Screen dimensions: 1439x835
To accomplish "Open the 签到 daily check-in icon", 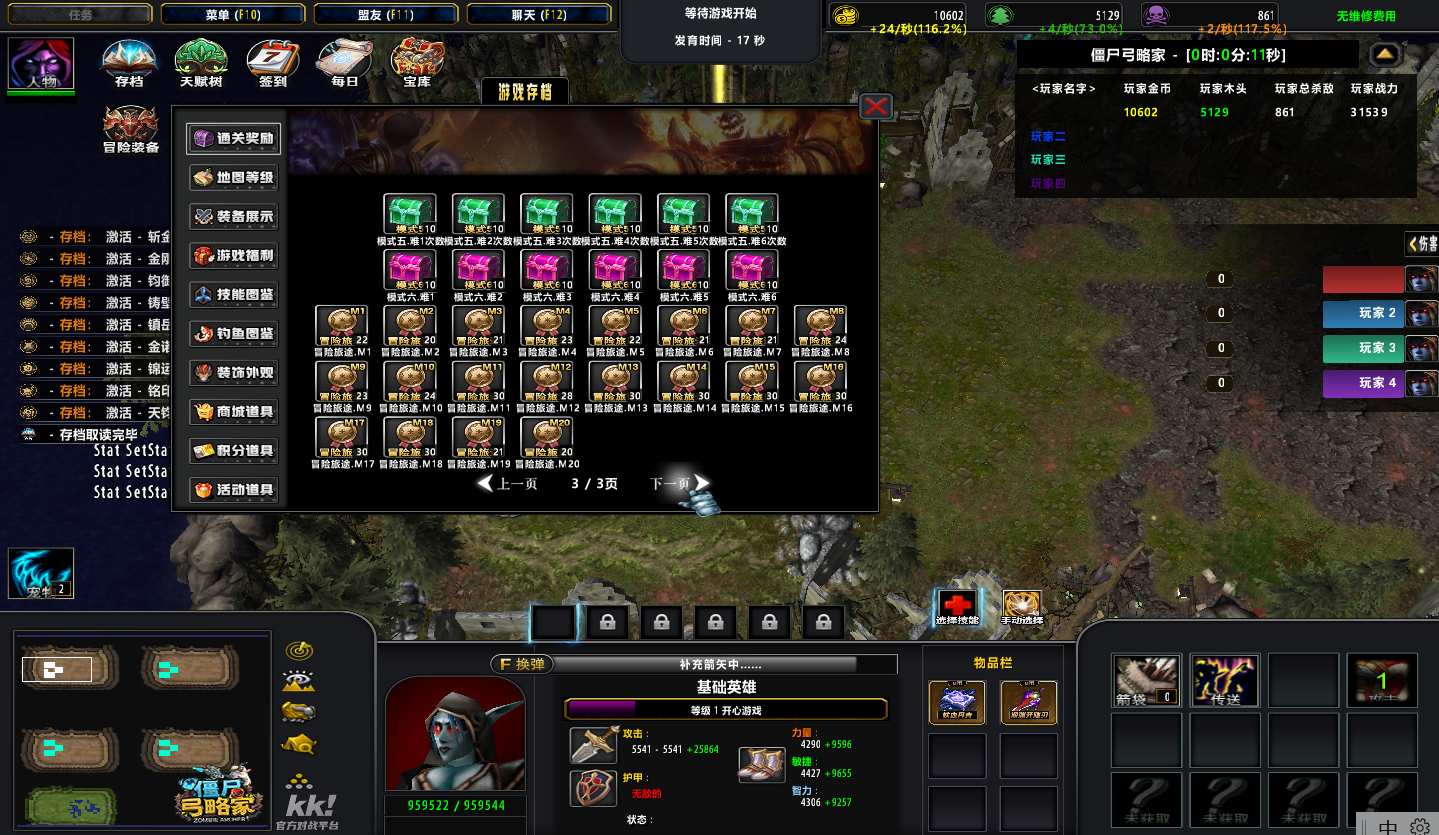I will pos(273,64).
